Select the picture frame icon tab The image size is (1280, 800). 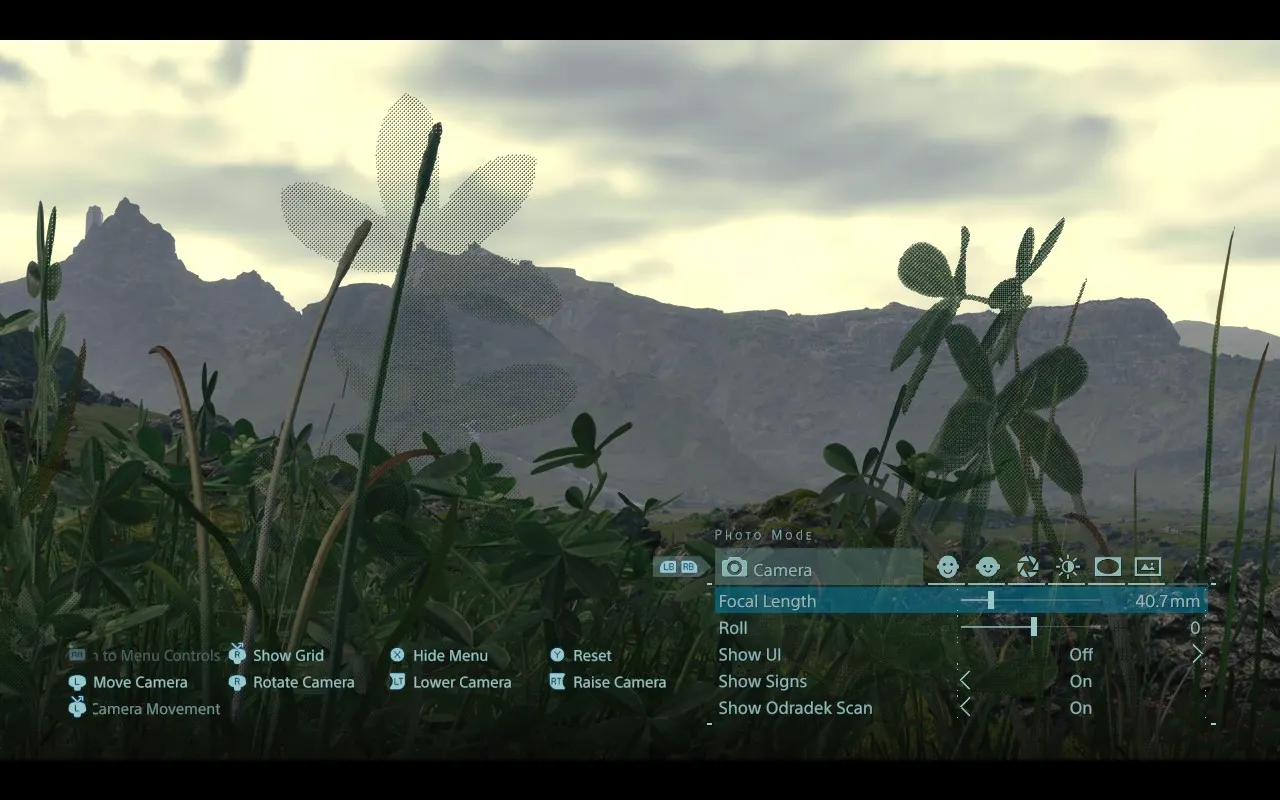(1148, 568)
